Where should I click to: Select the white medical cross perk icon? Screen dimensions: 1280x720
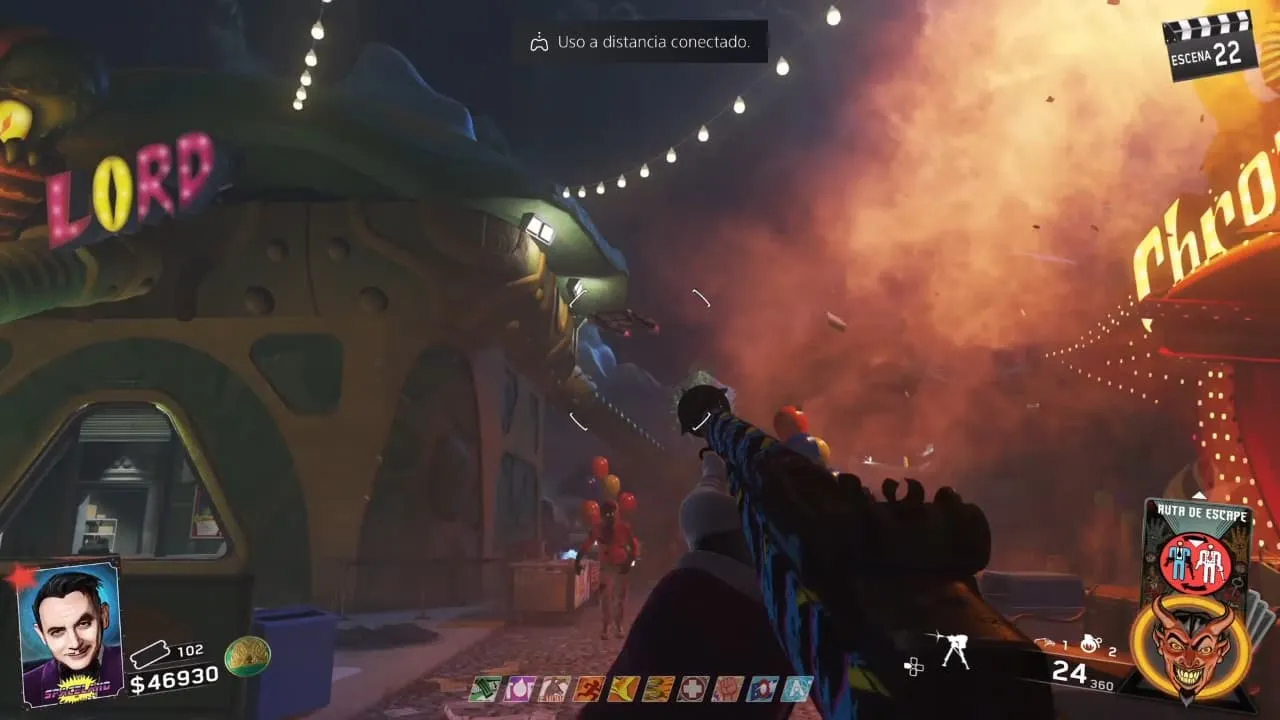coord(692,688)
